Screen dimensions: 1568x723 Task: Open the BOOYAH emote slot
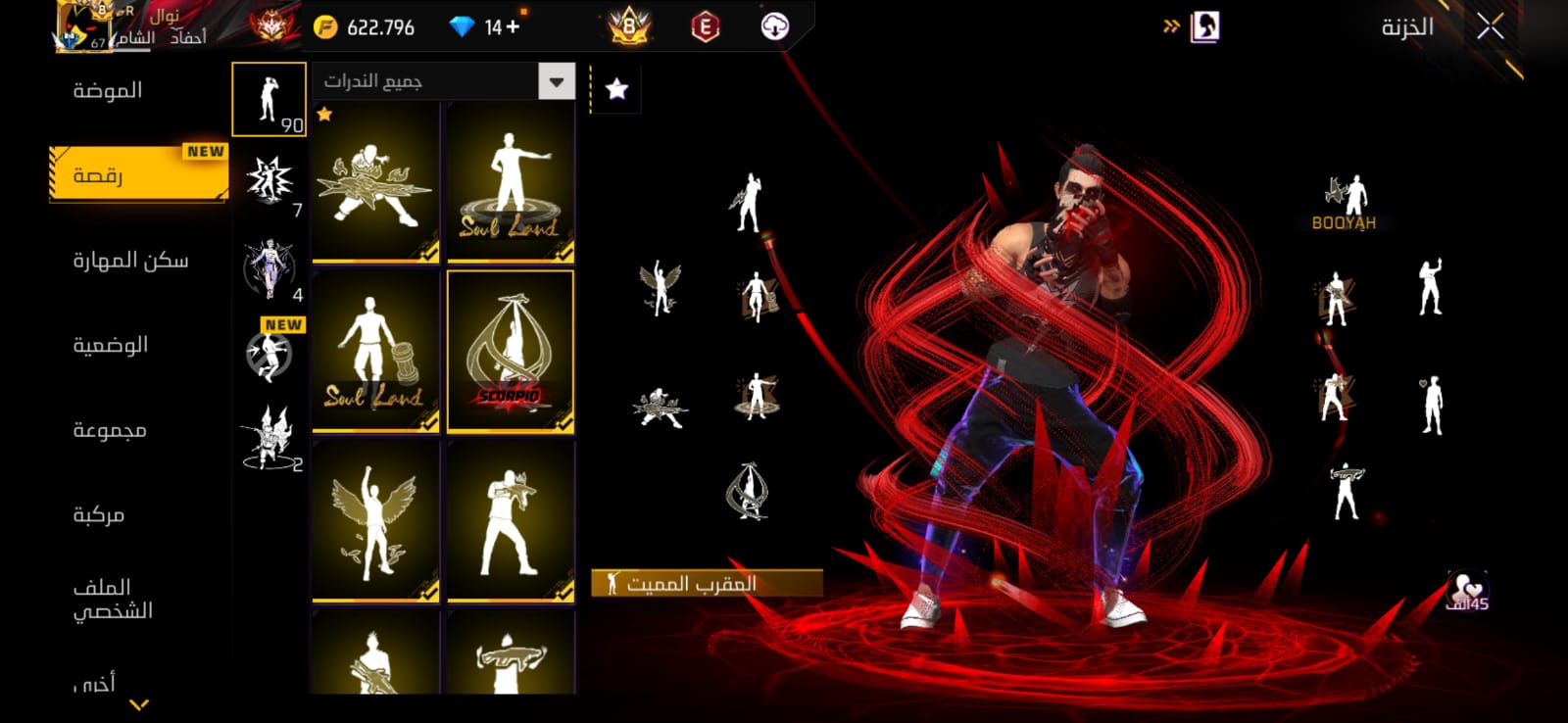(1344, 202)
